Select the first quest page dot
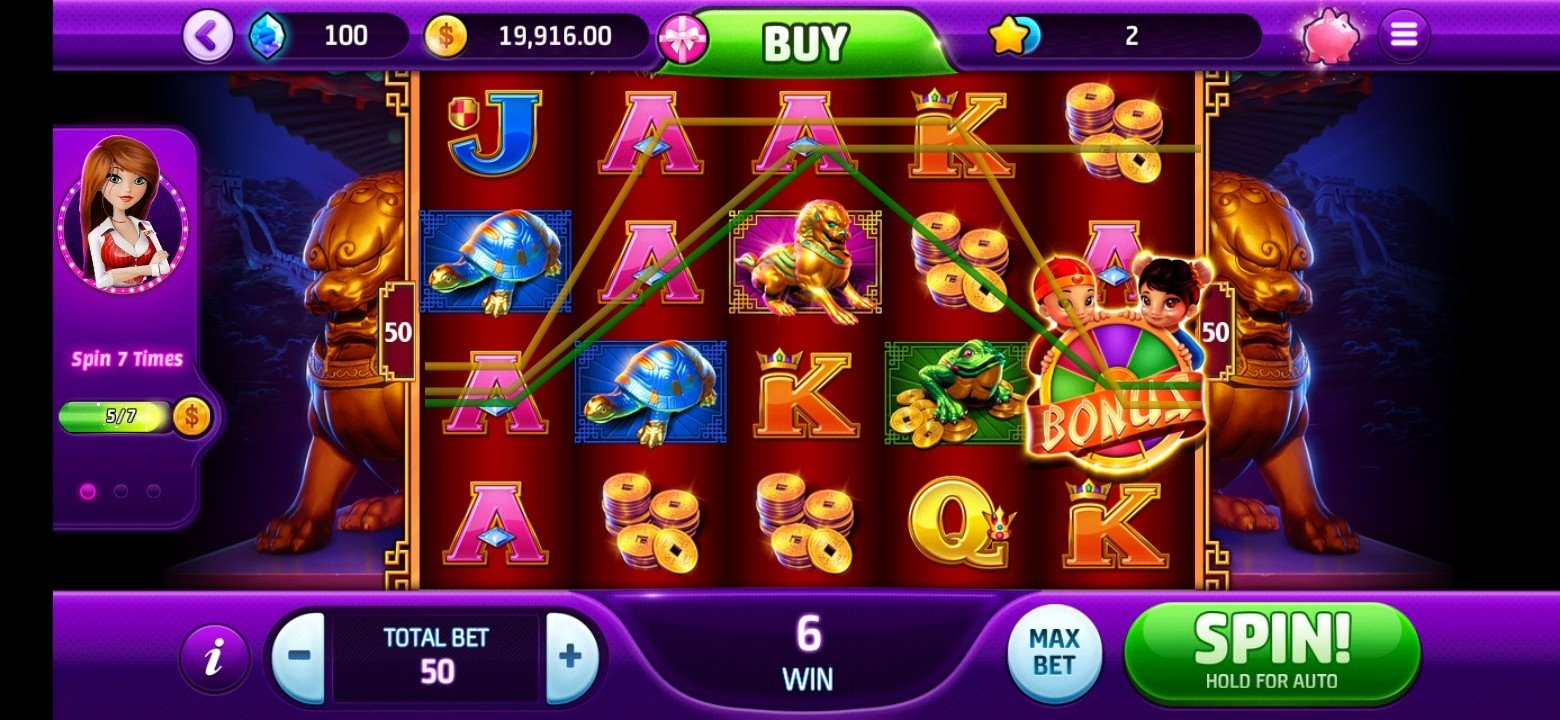 [88, 490]
